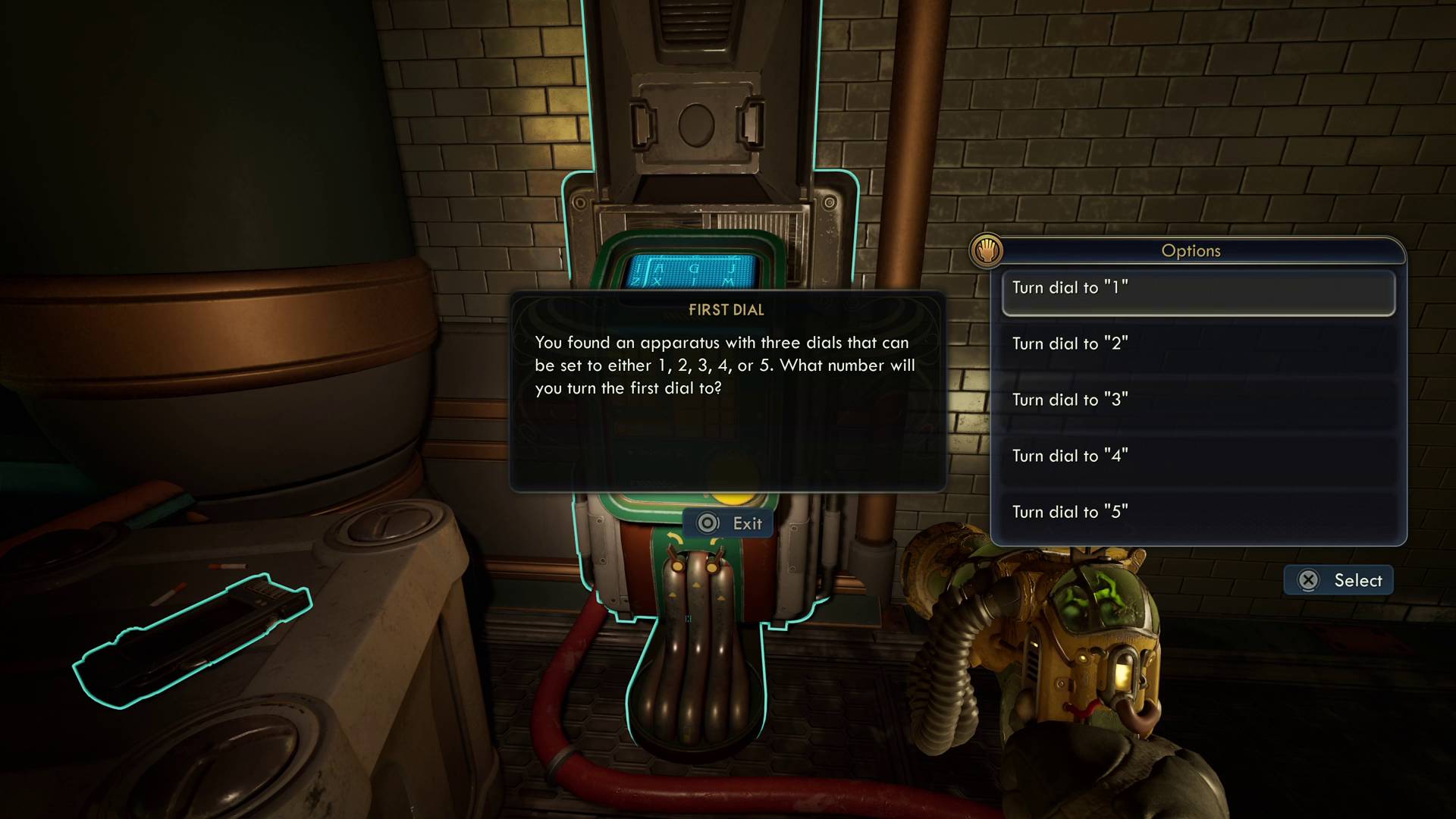Click the Options panel title bar
The image size is (1456, 819).
click(1191, 251)
